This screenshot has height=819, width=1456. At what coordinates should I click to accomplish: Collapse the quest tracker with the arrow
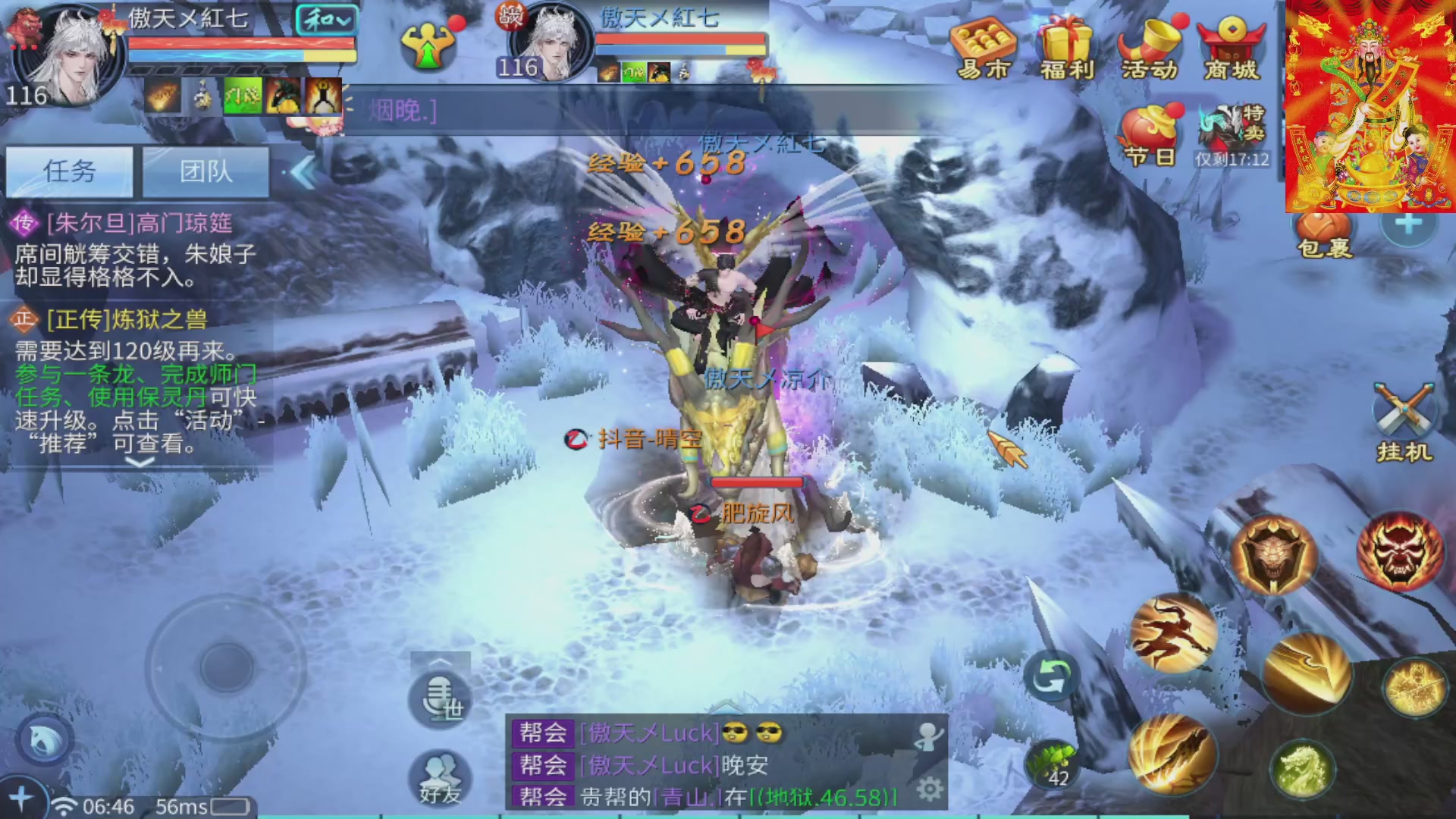[x=303, y=173]
